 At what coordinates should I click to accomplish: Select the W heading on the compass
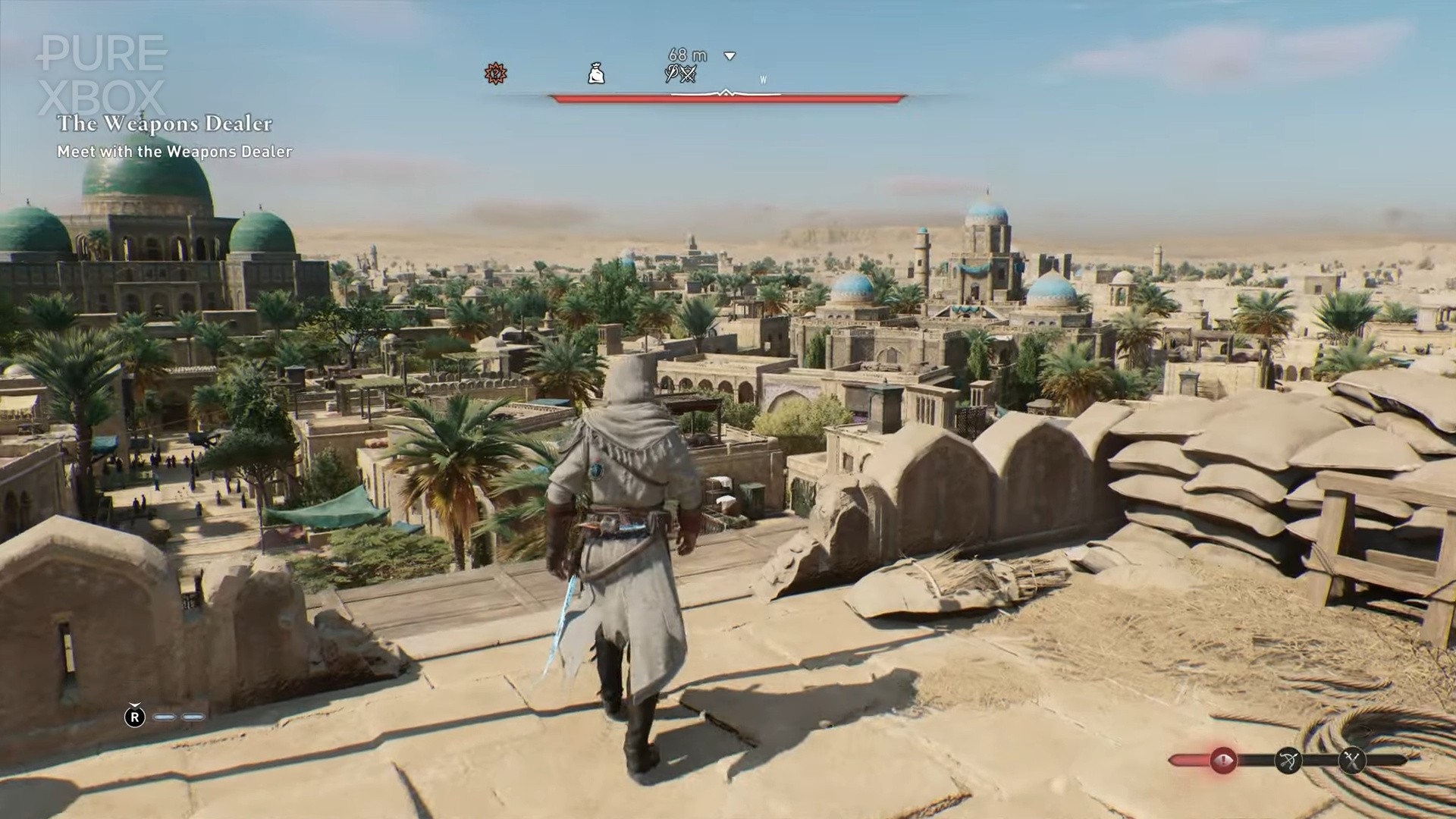(762, 77)
